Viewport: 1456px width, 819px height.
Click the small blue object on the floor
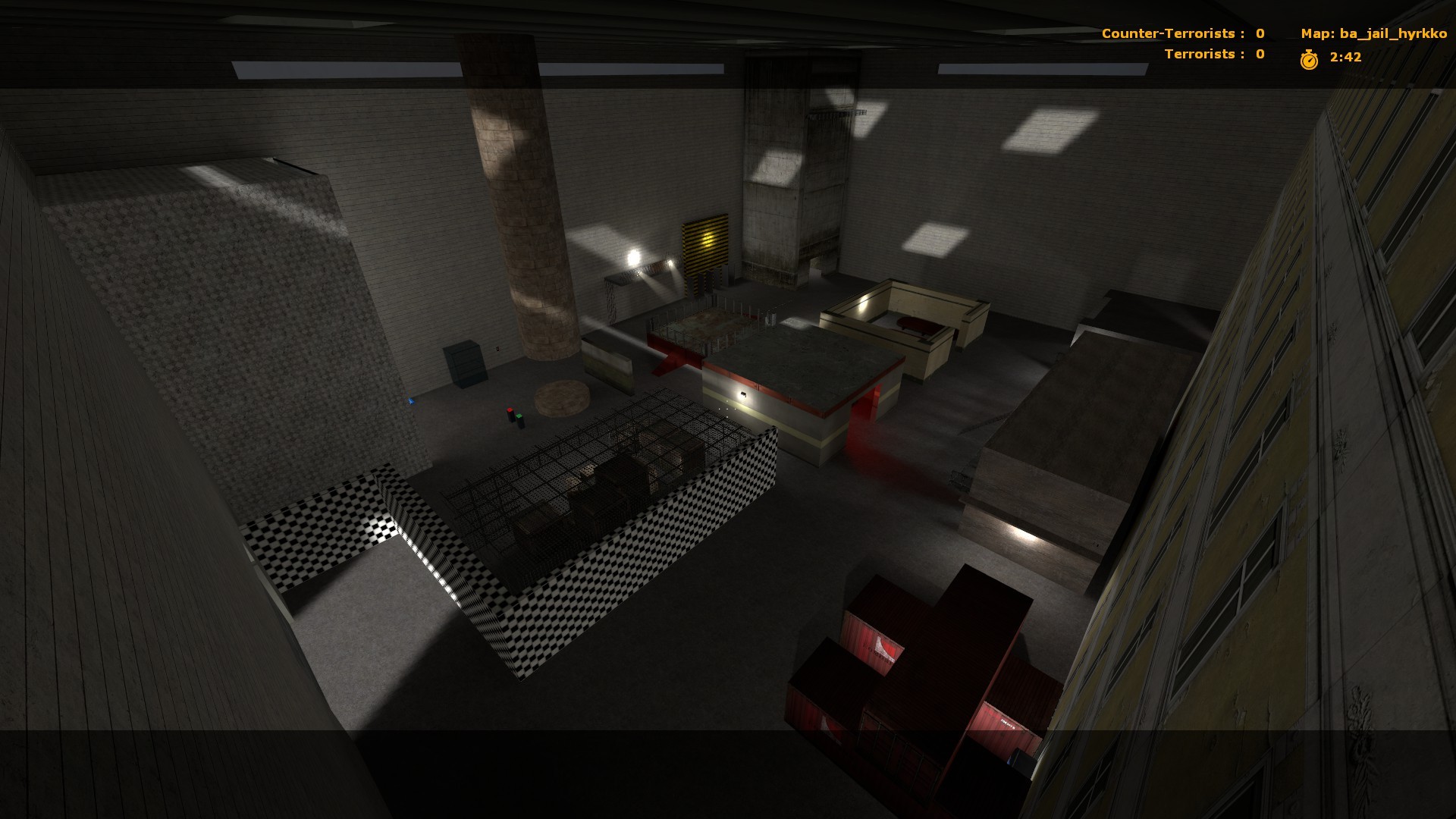[411, 402]
